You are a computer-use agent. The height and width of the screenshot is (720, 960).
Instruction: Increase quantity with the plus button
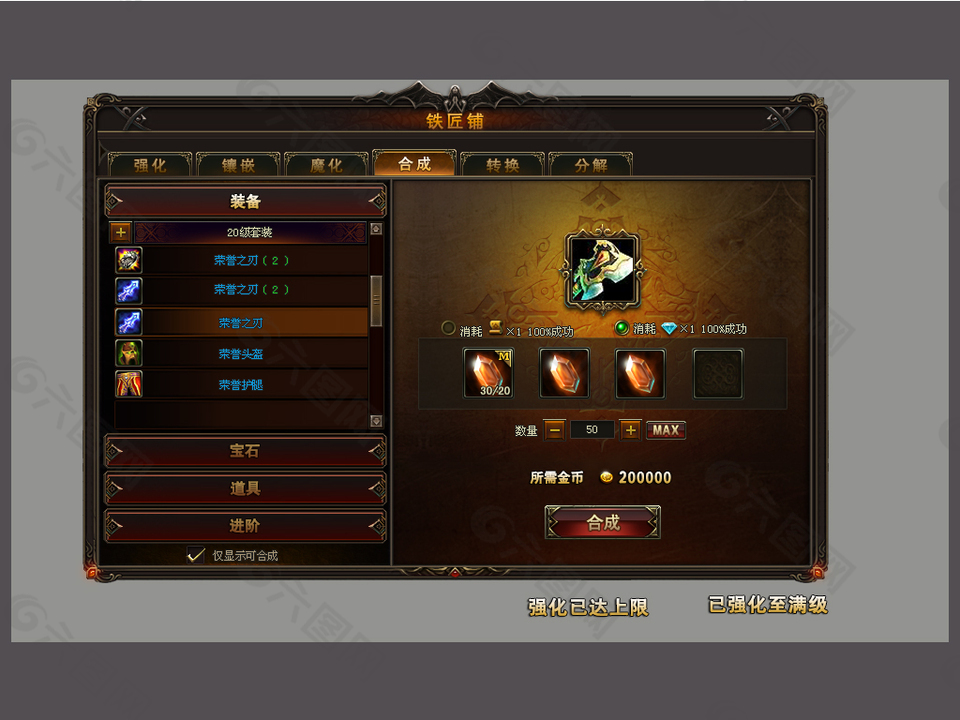630,430
